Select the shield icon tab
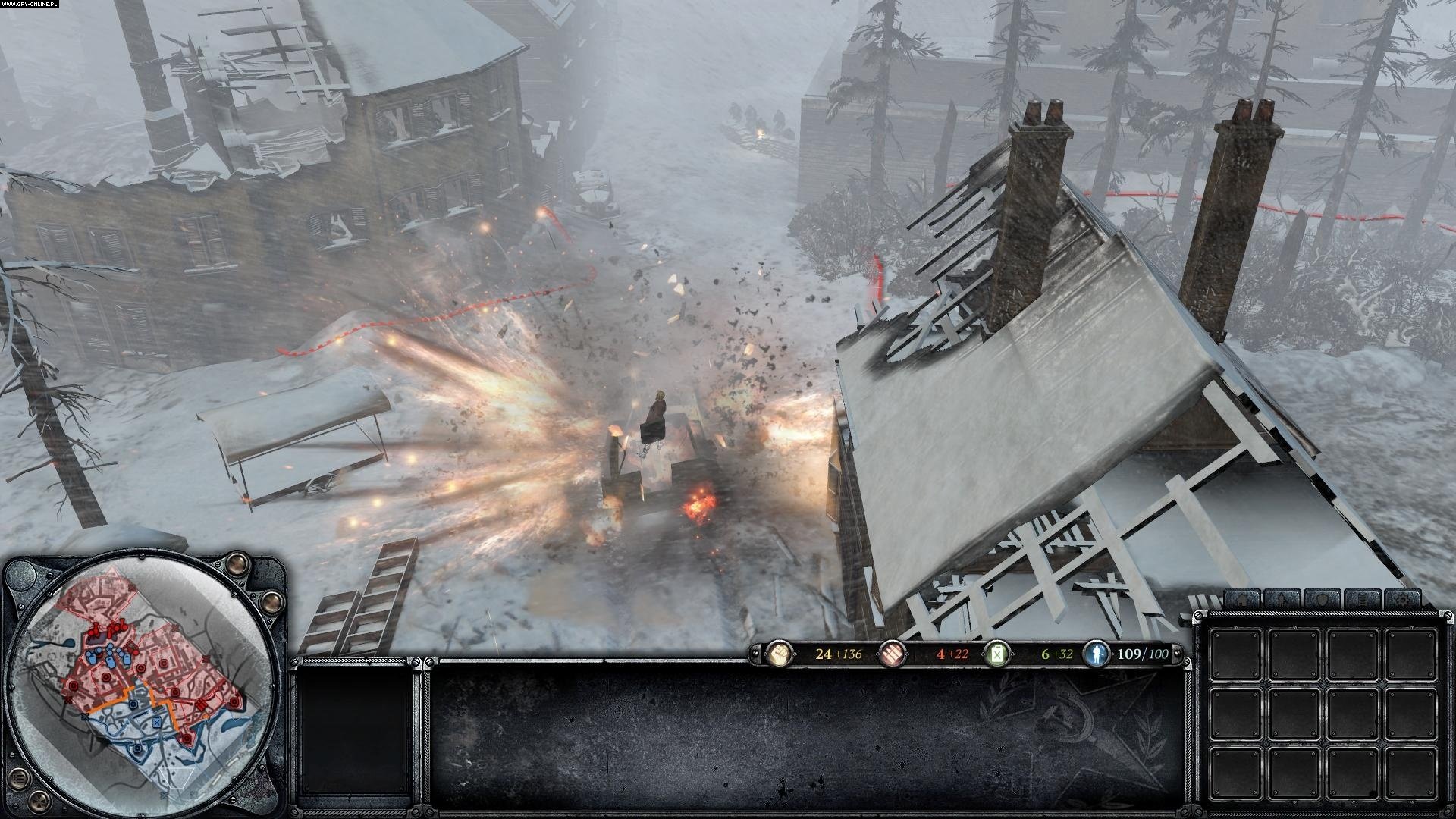 coord(1323,601)
